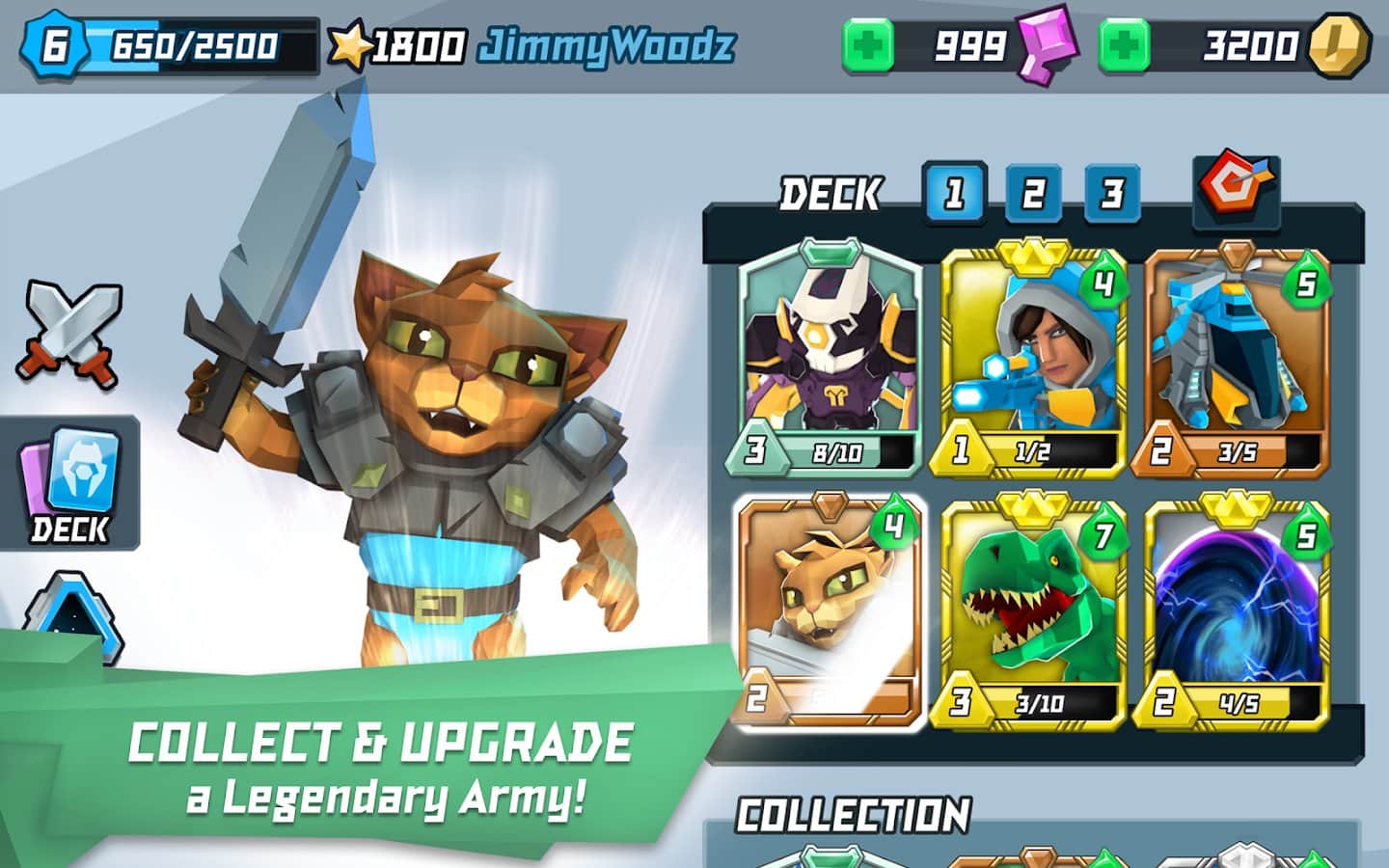Select the green T-Rex dinosaur card
The image size is (1389, 868).
[x=1032, y=610]
